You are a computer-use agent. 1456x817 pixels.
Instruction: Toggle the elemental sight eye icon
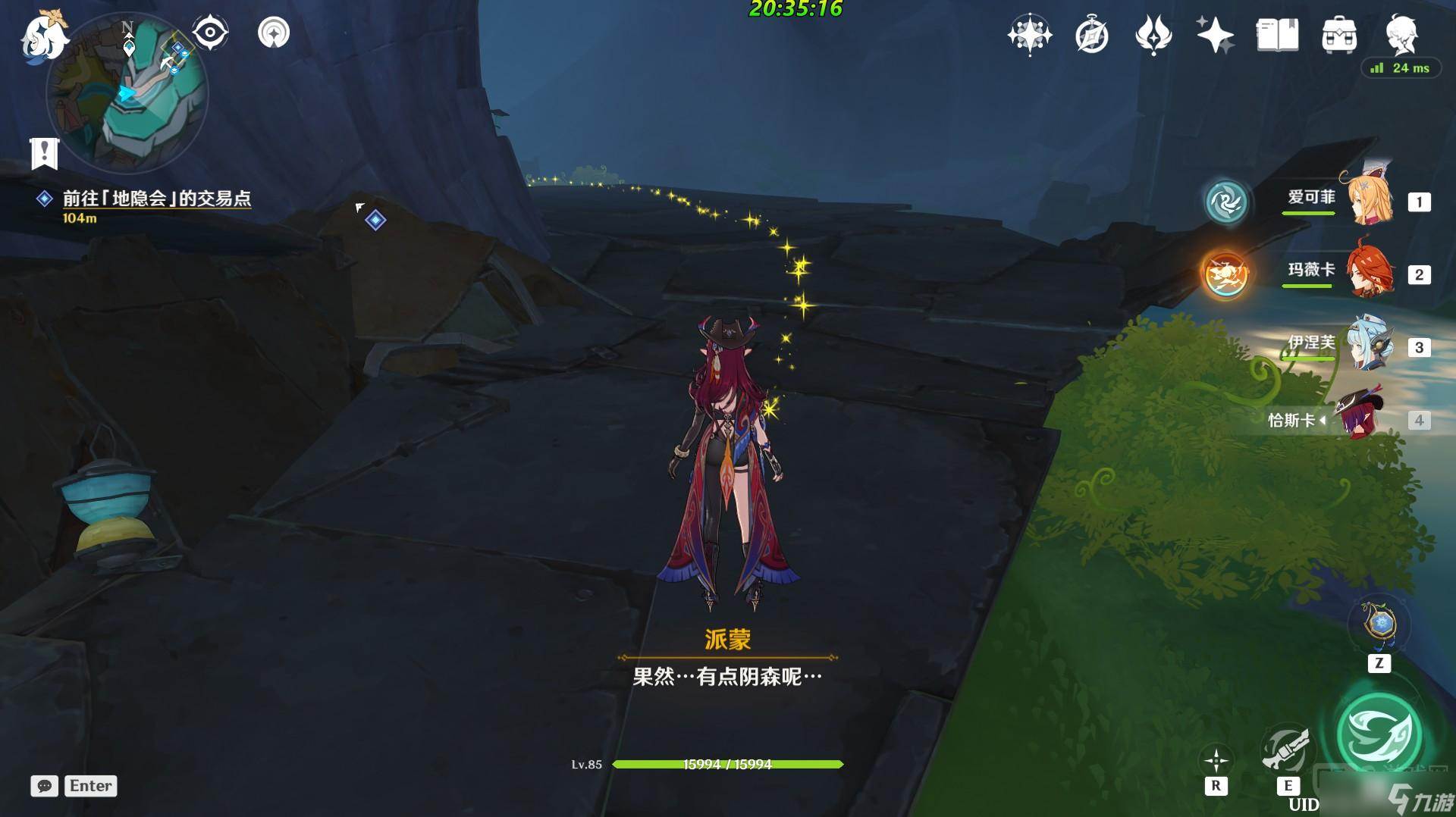(x=210, y=33)
